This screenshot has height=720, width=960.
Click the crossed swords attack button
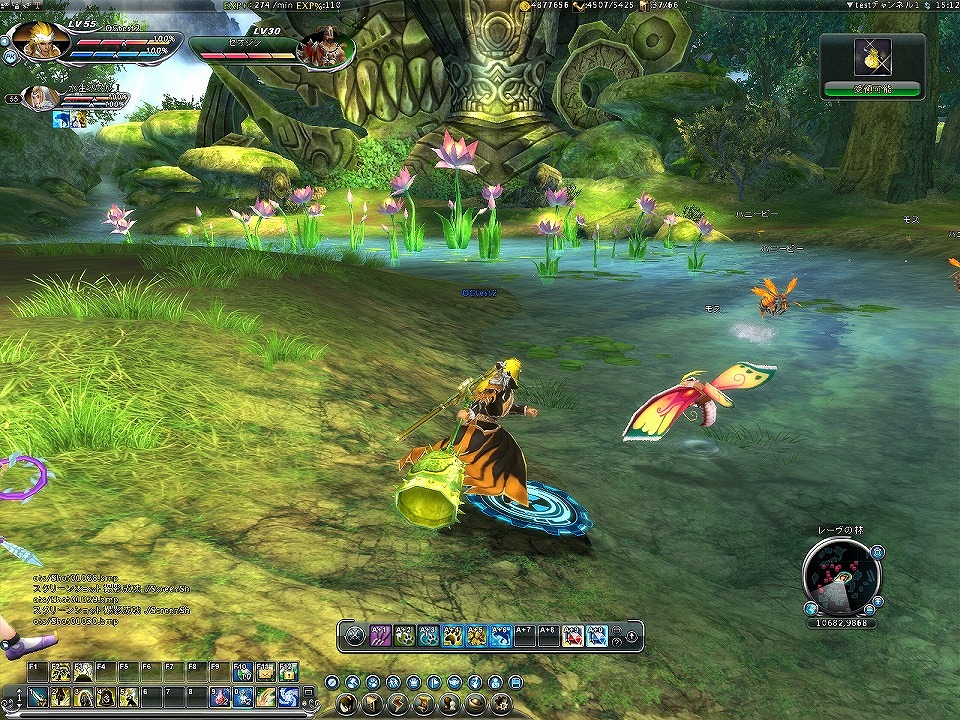coord(353,635)
